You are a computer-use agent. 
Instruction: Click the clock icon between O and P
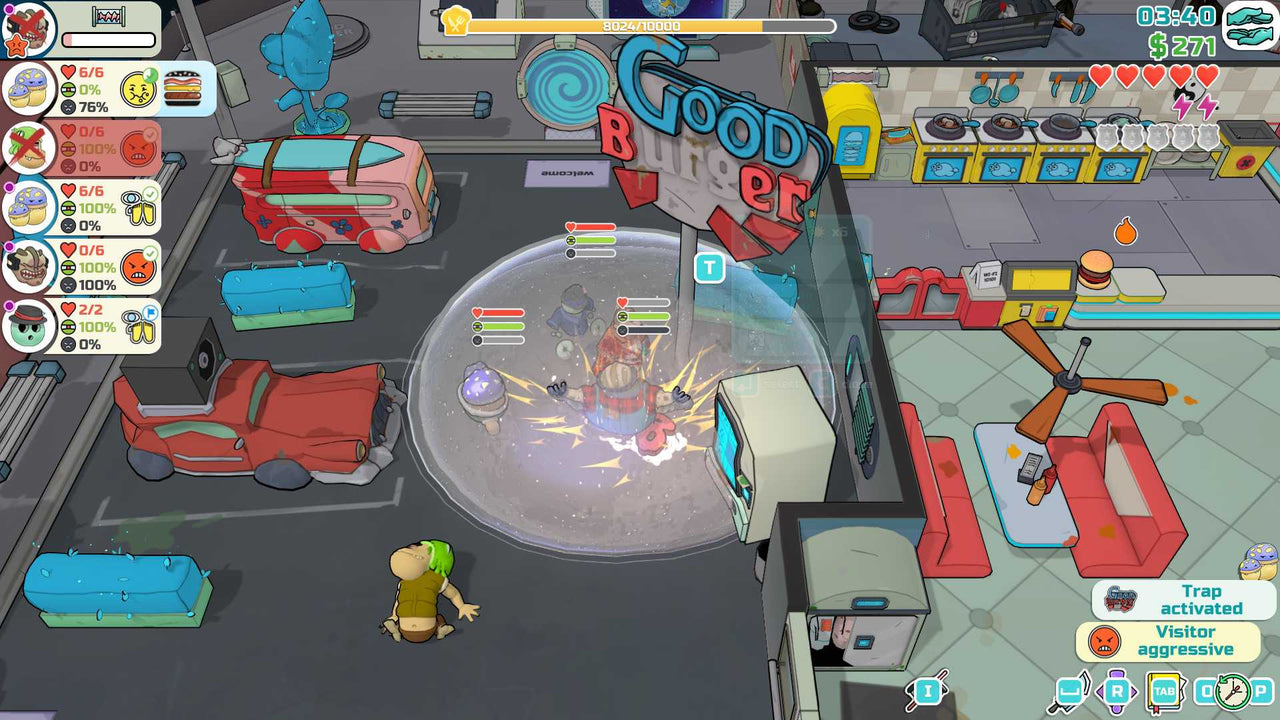pos(1231,691)
